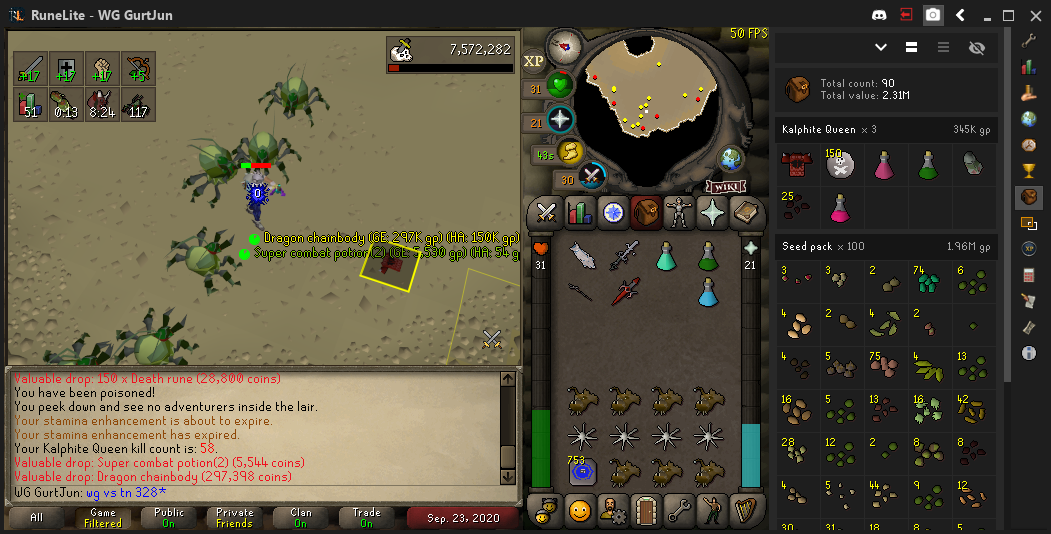Screen dimensions: 1051x534
Task: Select the blue rune pouch item with 753
Action: (x=581, y=471)
